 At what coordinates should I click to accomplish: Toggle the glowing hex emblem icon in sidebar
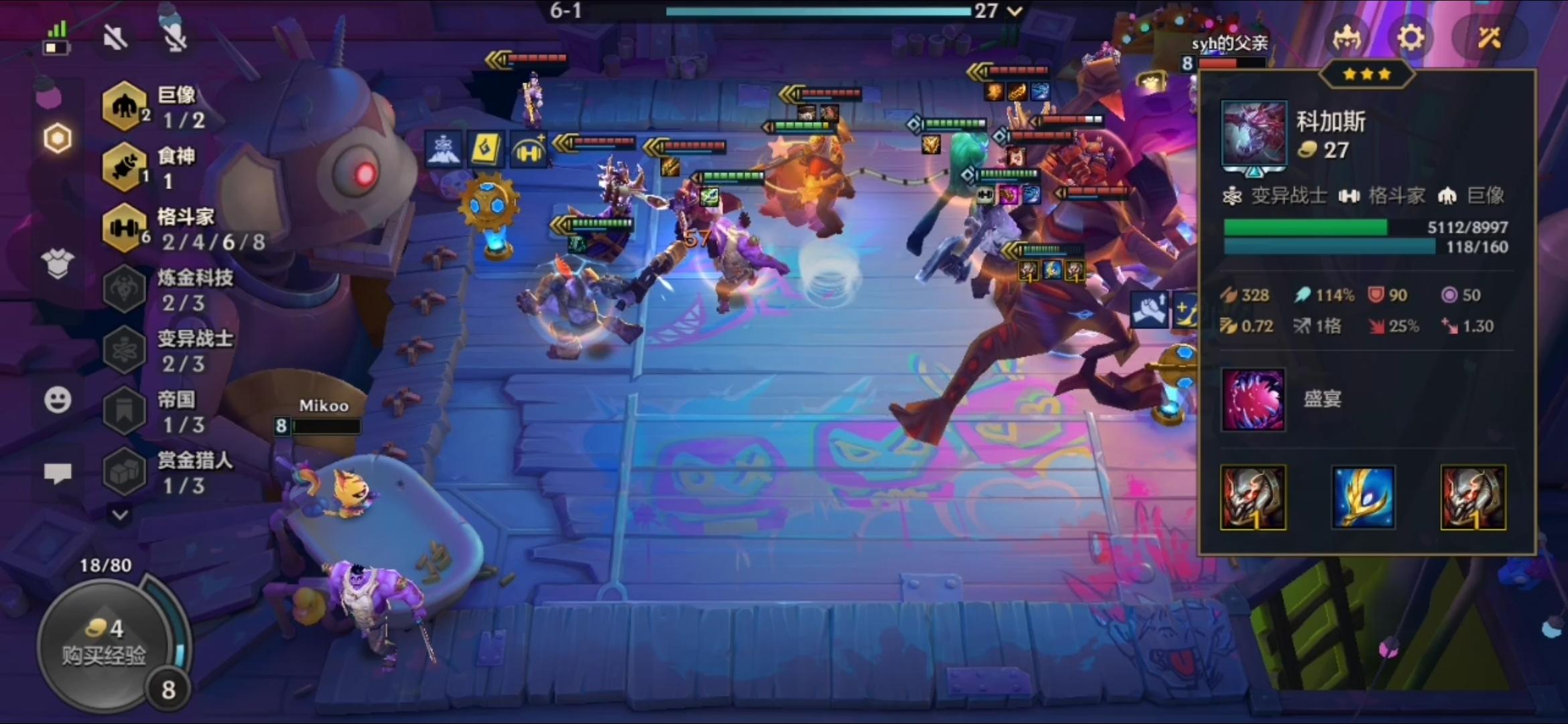click(x=58, y=137)
